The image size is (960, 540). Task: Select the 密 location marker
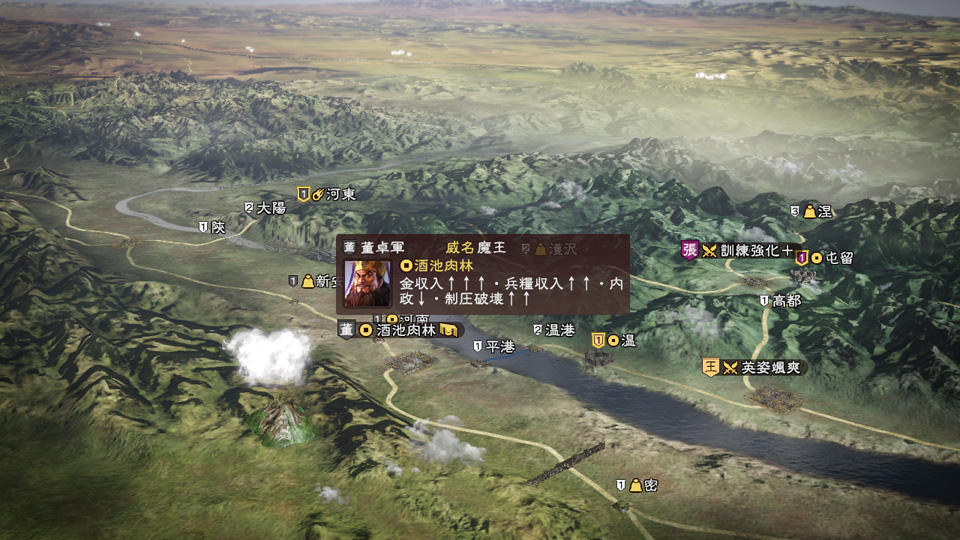tap(638, 485)
